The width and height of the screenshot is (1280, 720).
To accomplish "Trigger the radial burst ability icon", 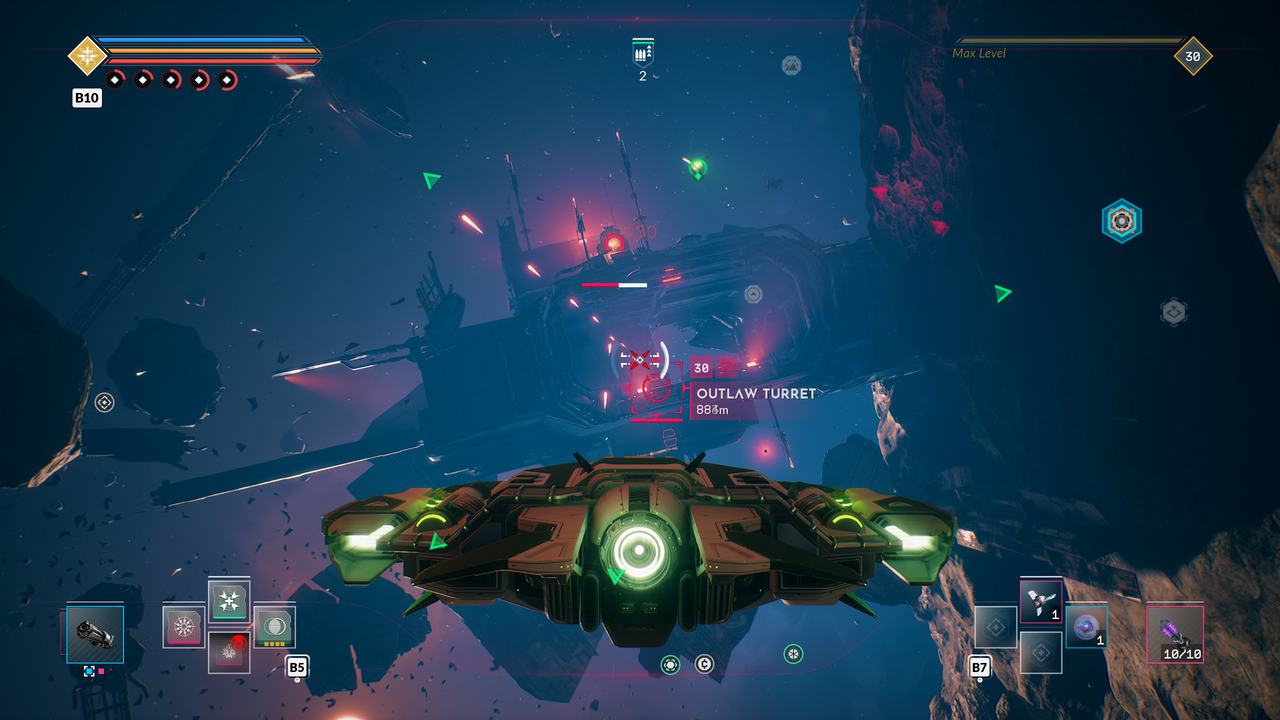I will click(x=184, y=627).
